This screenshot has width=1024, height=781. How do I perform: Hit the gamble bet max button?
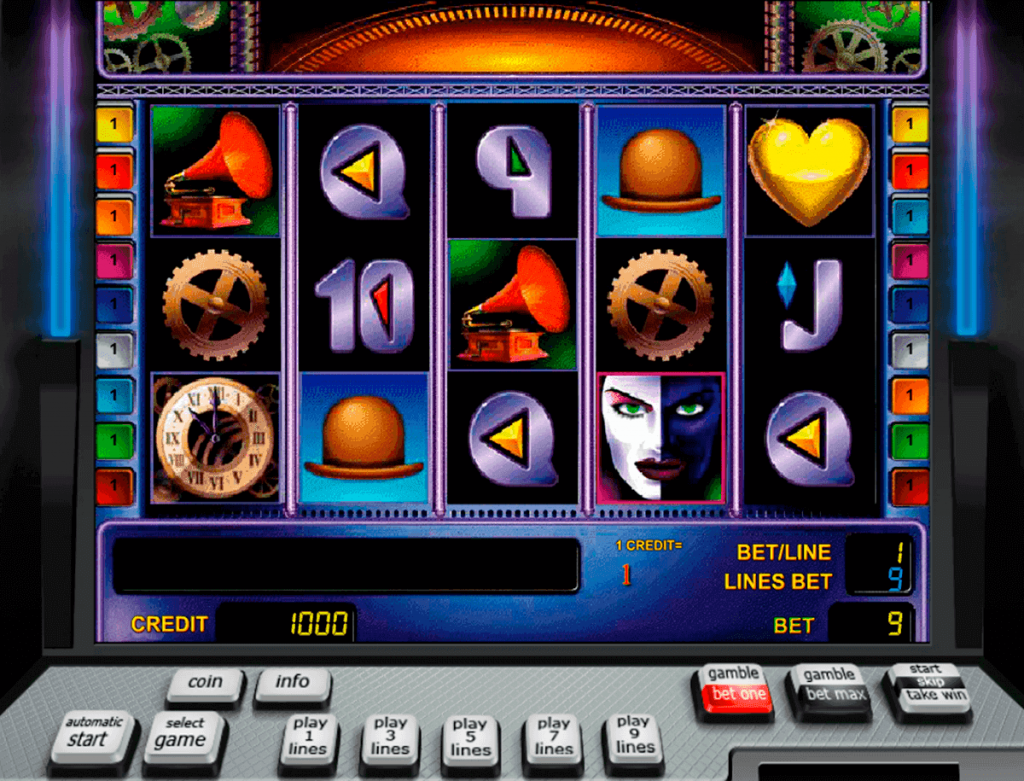(x=828, y=687)
